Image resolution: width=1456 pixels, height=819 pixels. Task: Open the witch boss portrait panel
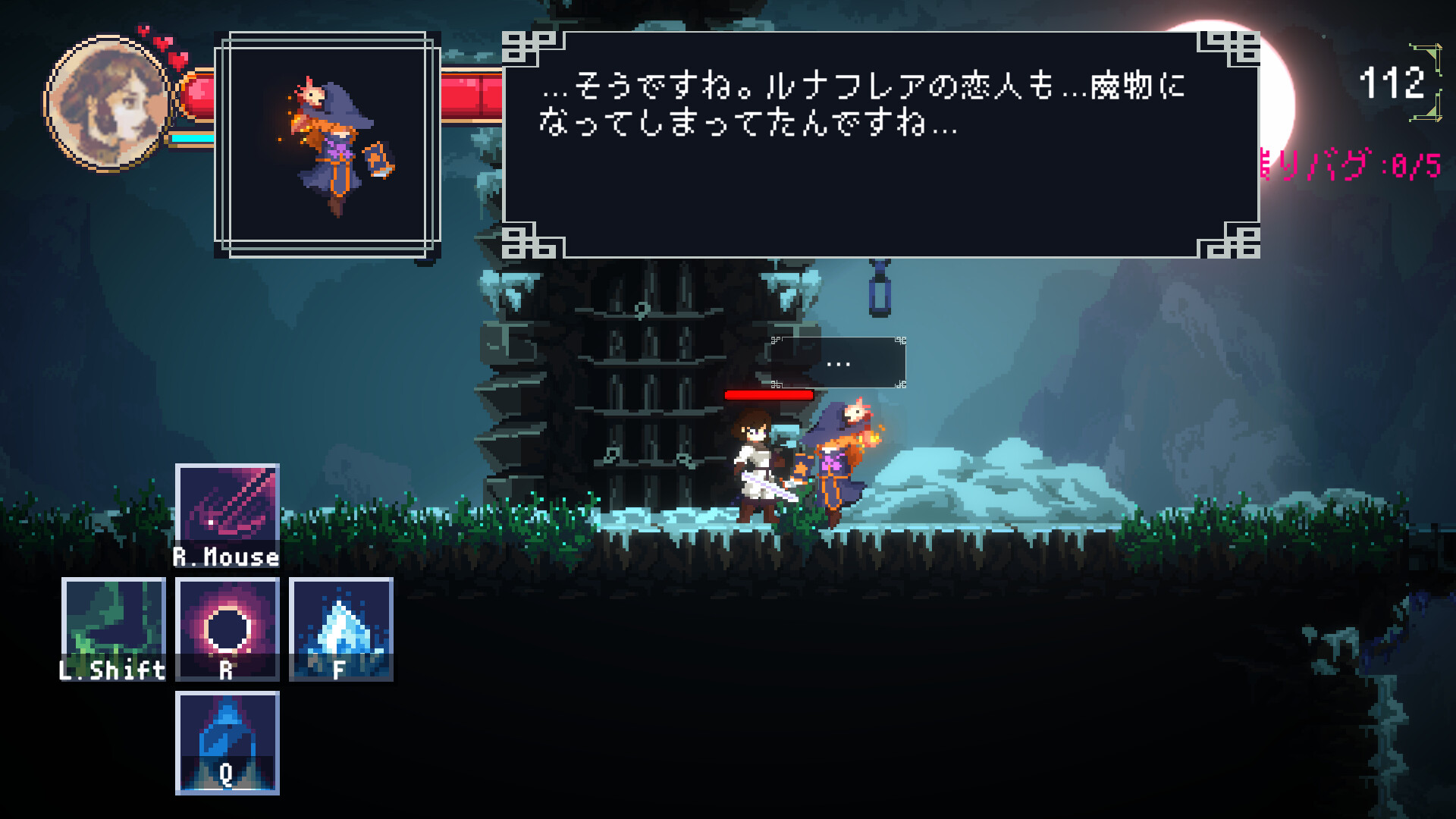(329, 140)
